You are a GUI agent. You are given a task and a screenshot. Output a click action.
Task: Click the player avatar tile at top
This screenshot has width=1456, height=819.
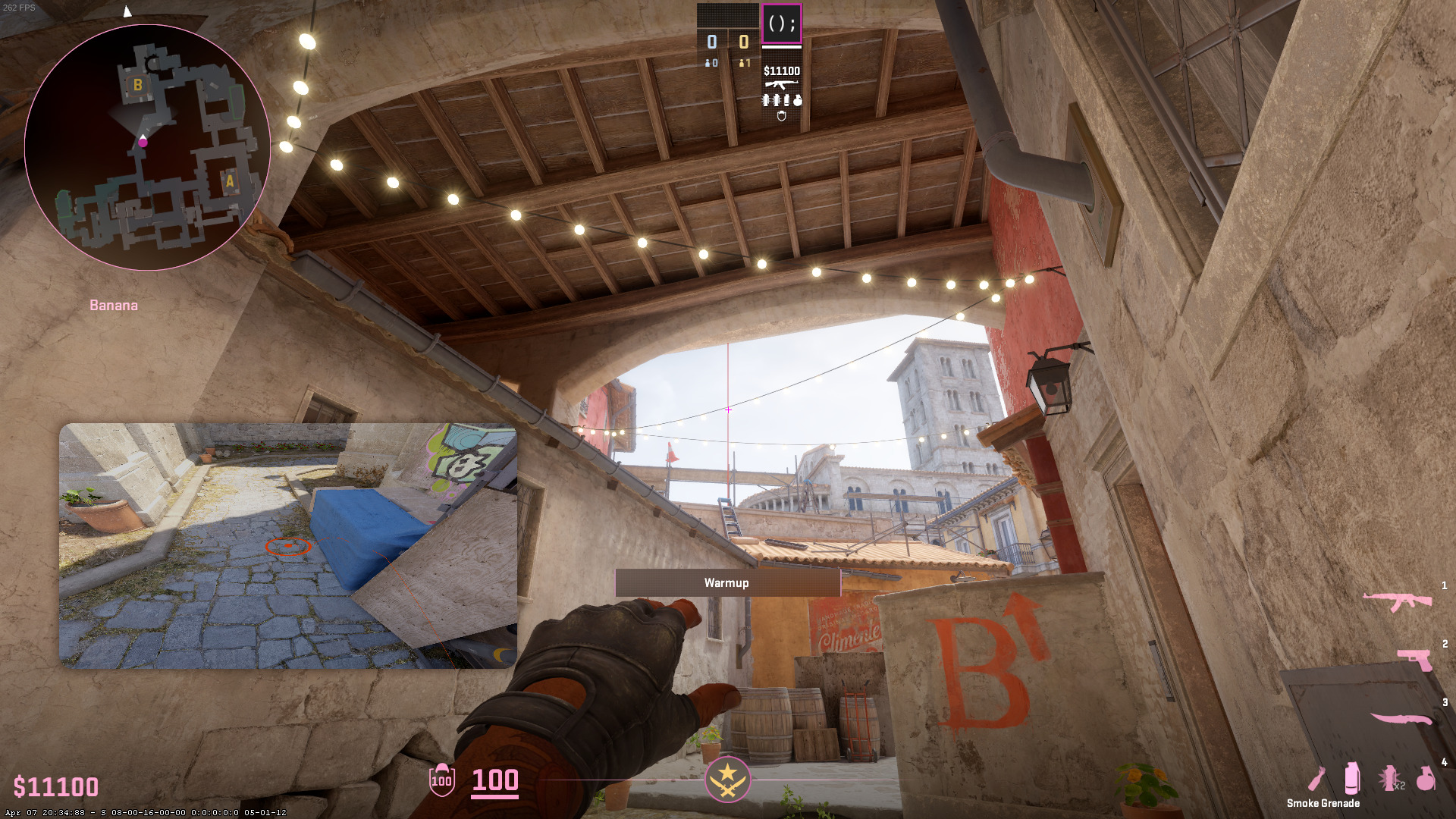tap(781, 24)
